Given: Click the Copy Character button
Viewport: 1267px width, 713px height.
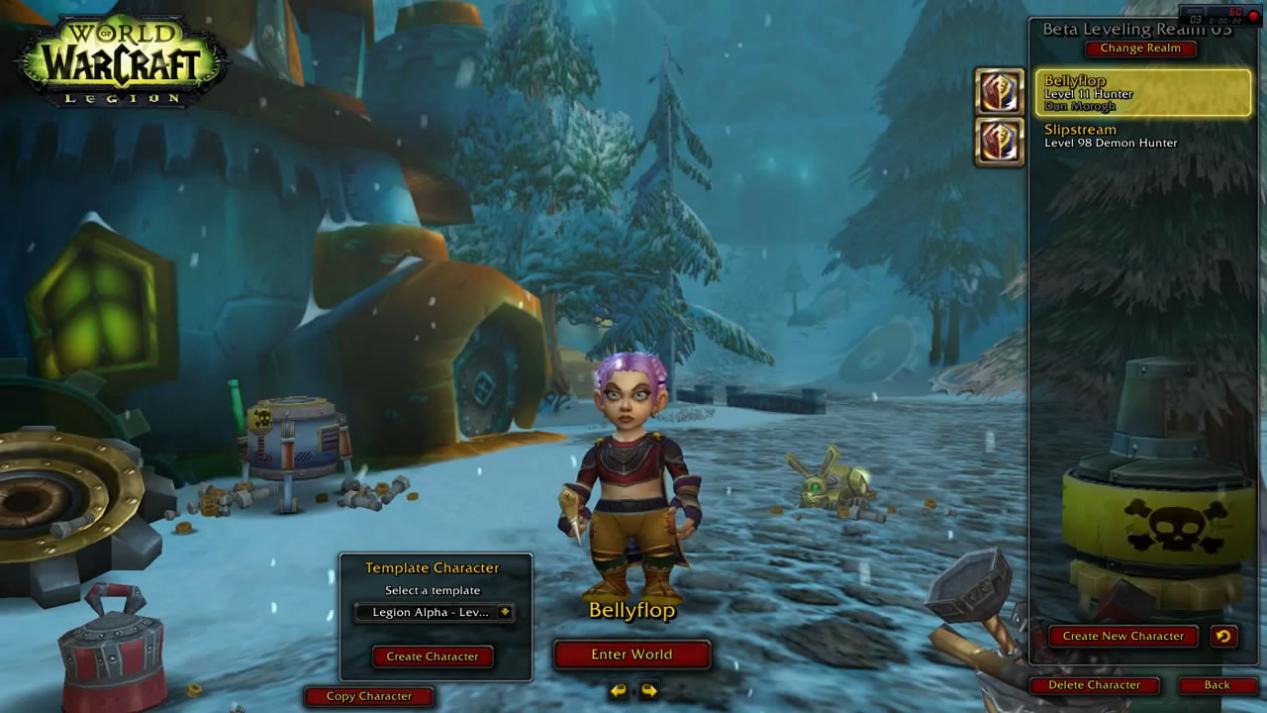Looking at the screenshot, I should 369,696.
